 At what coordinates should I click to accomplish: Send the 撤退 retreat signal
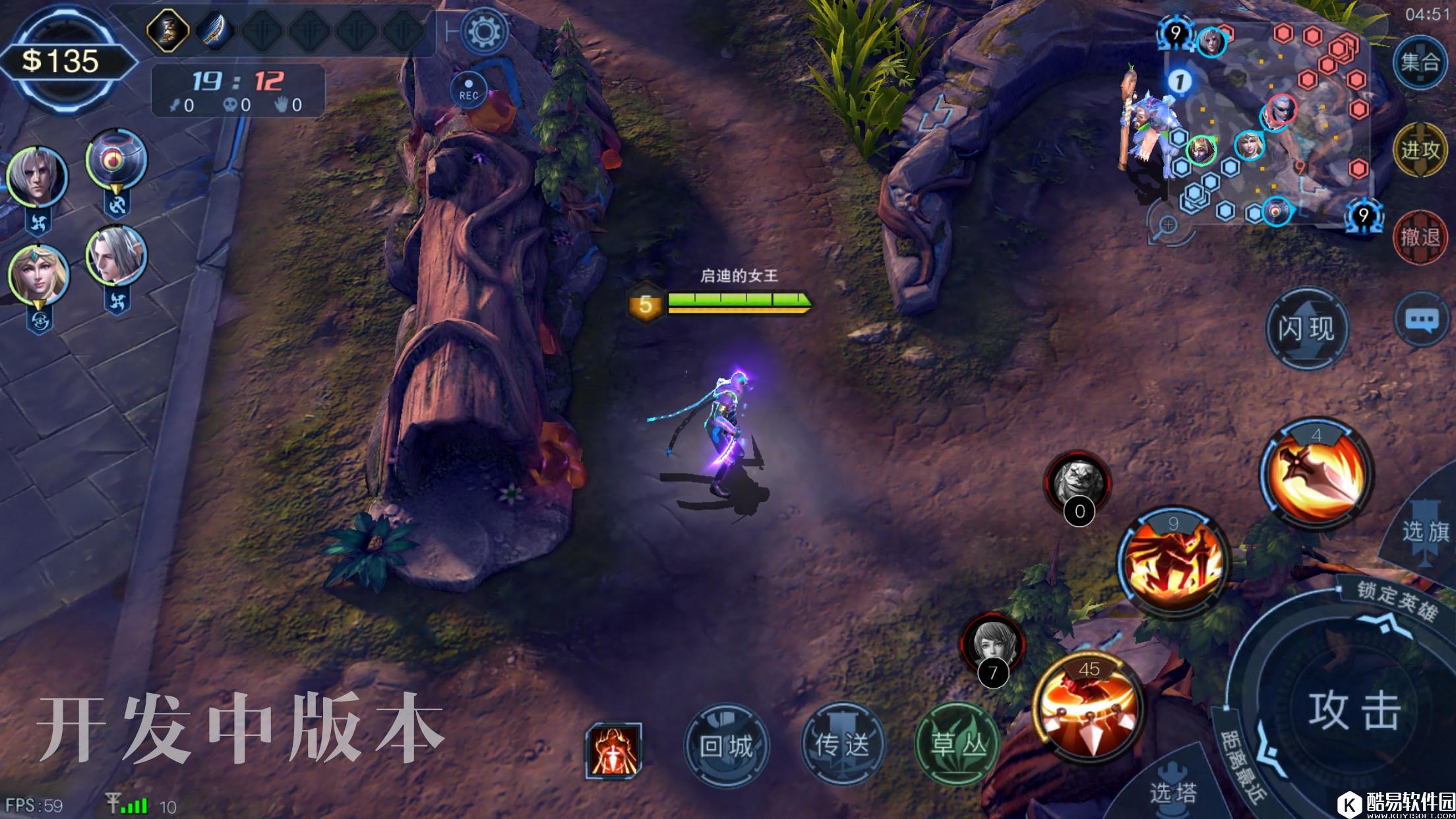click(x=1420, y=237)
